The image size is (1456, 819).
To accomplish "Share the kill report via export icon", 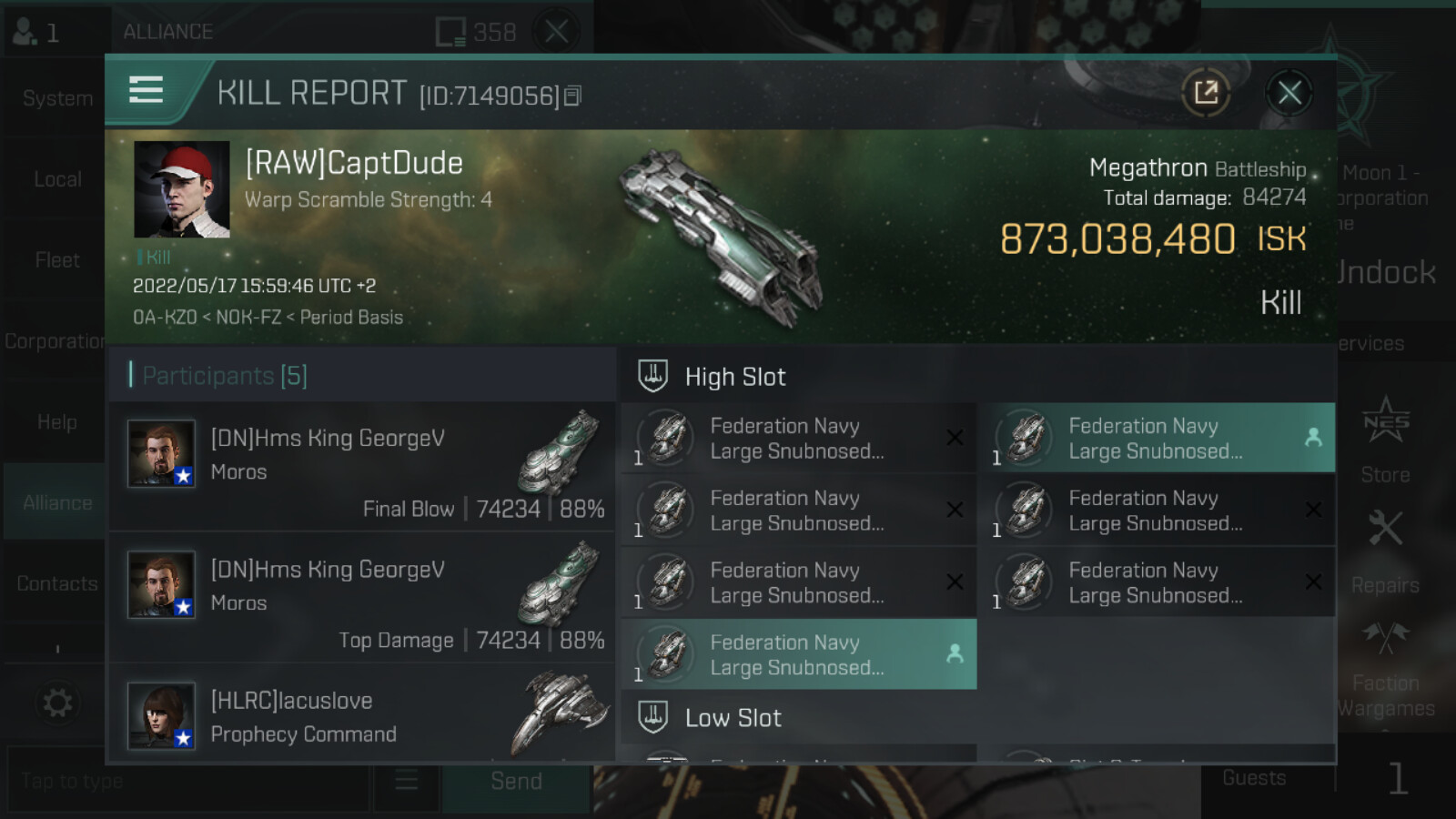I will click(x=1206, y=93).
